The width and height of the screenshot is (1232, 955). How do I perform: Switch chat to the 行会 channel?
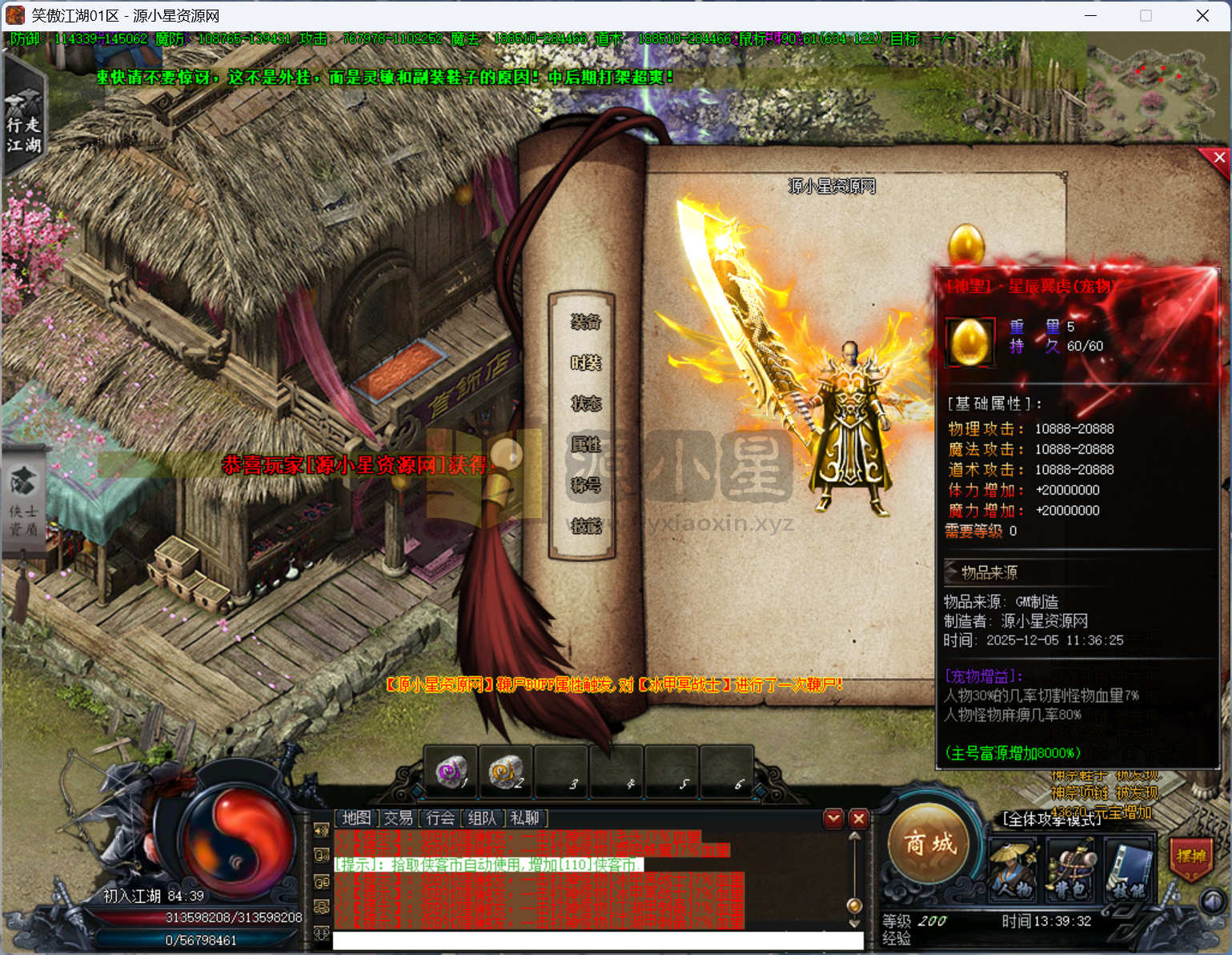coord(440,818)
